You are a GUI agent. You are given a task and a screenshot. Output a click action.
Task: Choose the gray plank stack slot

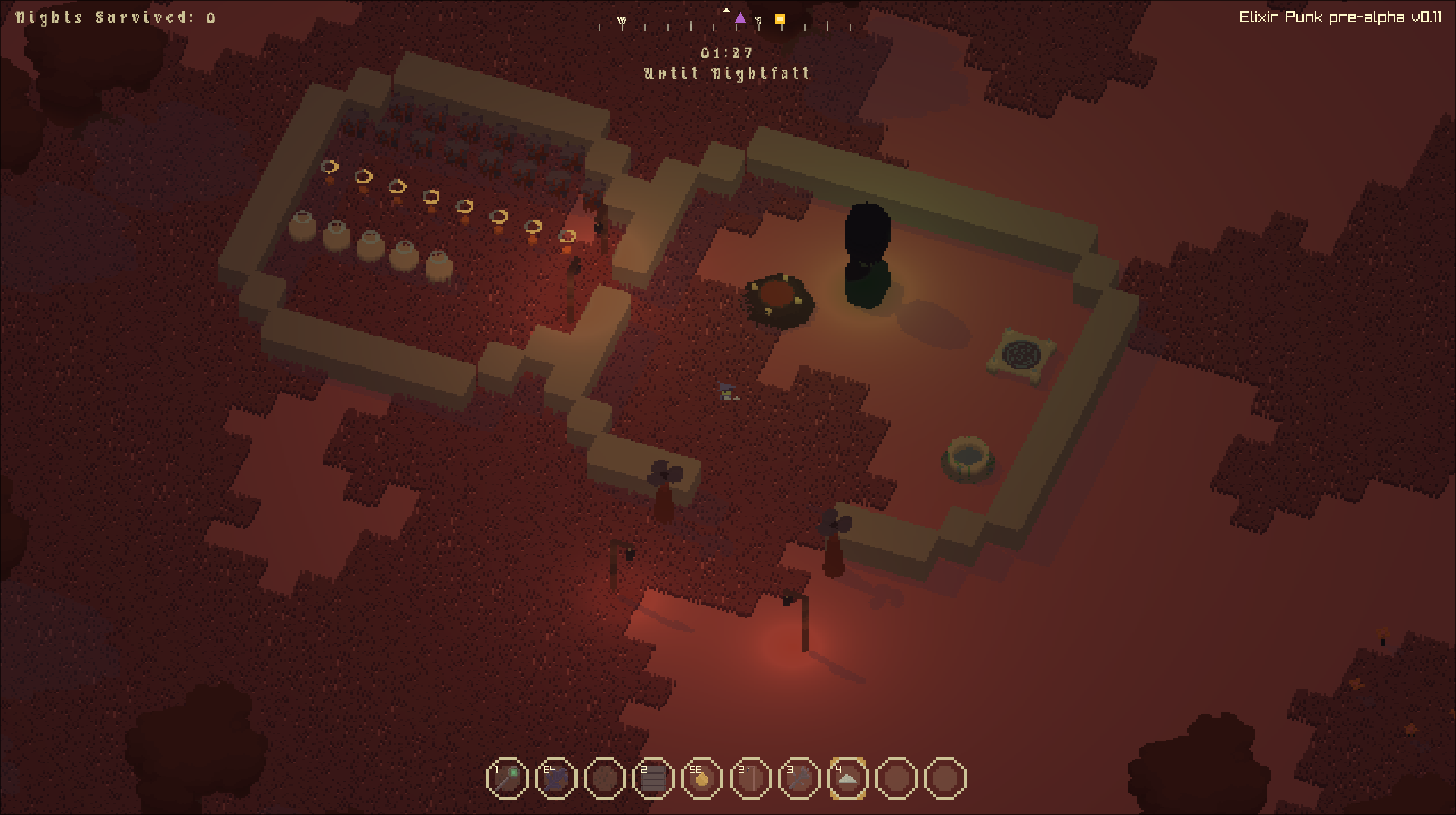click(x=653, y=779)
